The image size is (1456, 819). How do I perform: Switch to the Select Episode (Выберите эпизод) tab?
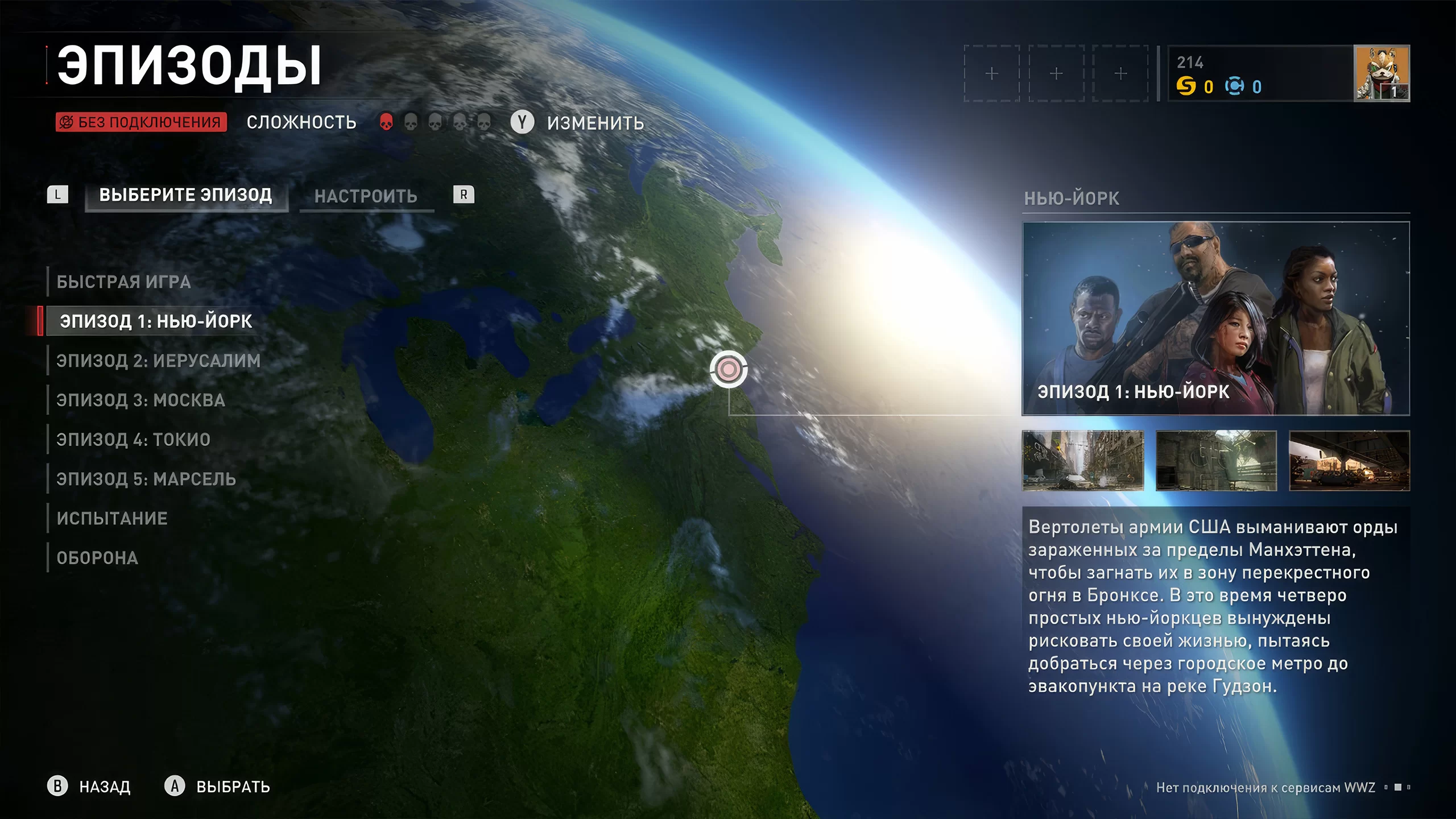tap(186, 196)
